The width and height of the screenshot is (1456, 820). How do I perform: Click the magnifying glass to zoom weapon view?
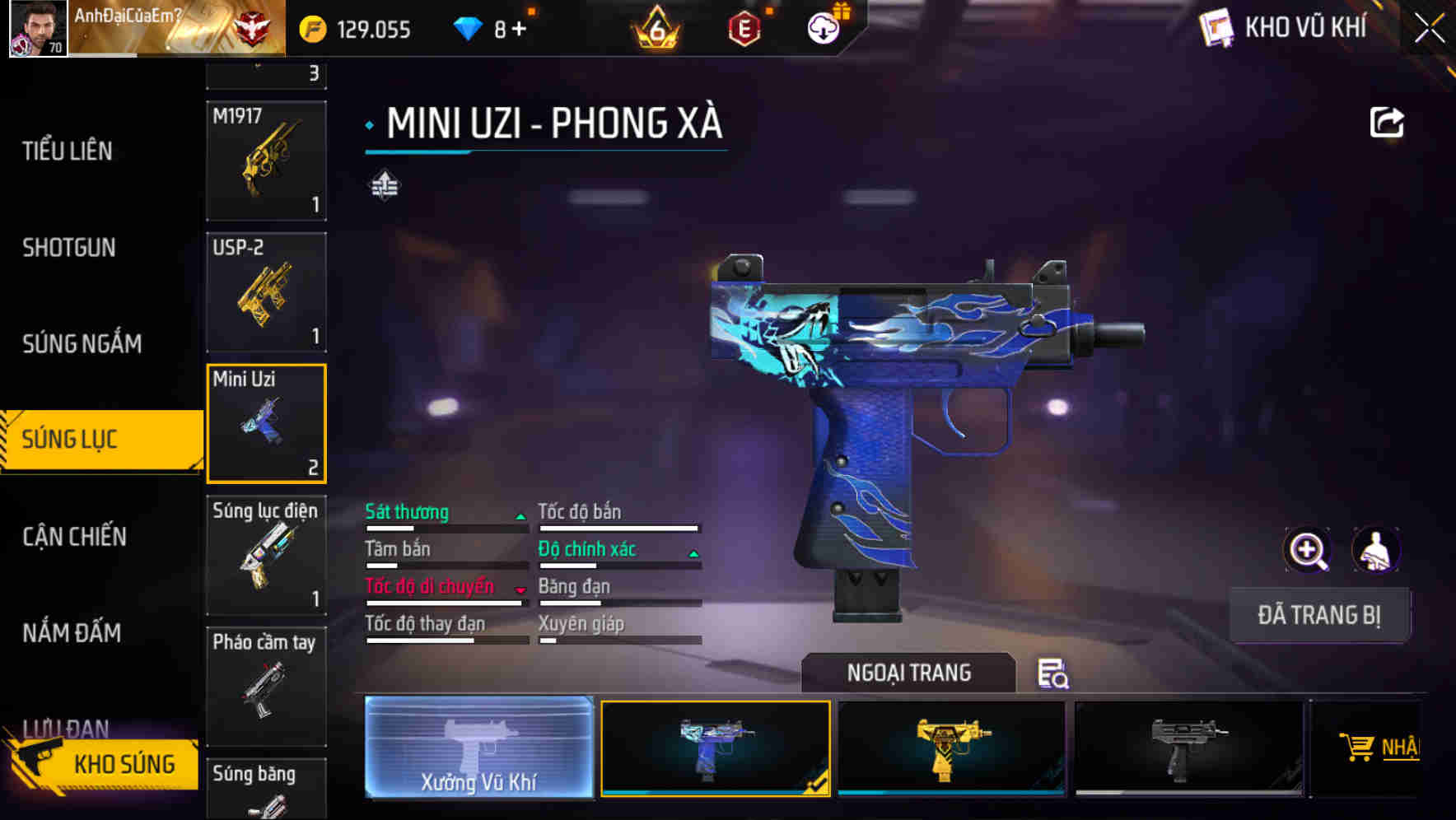pos(1308,549)
